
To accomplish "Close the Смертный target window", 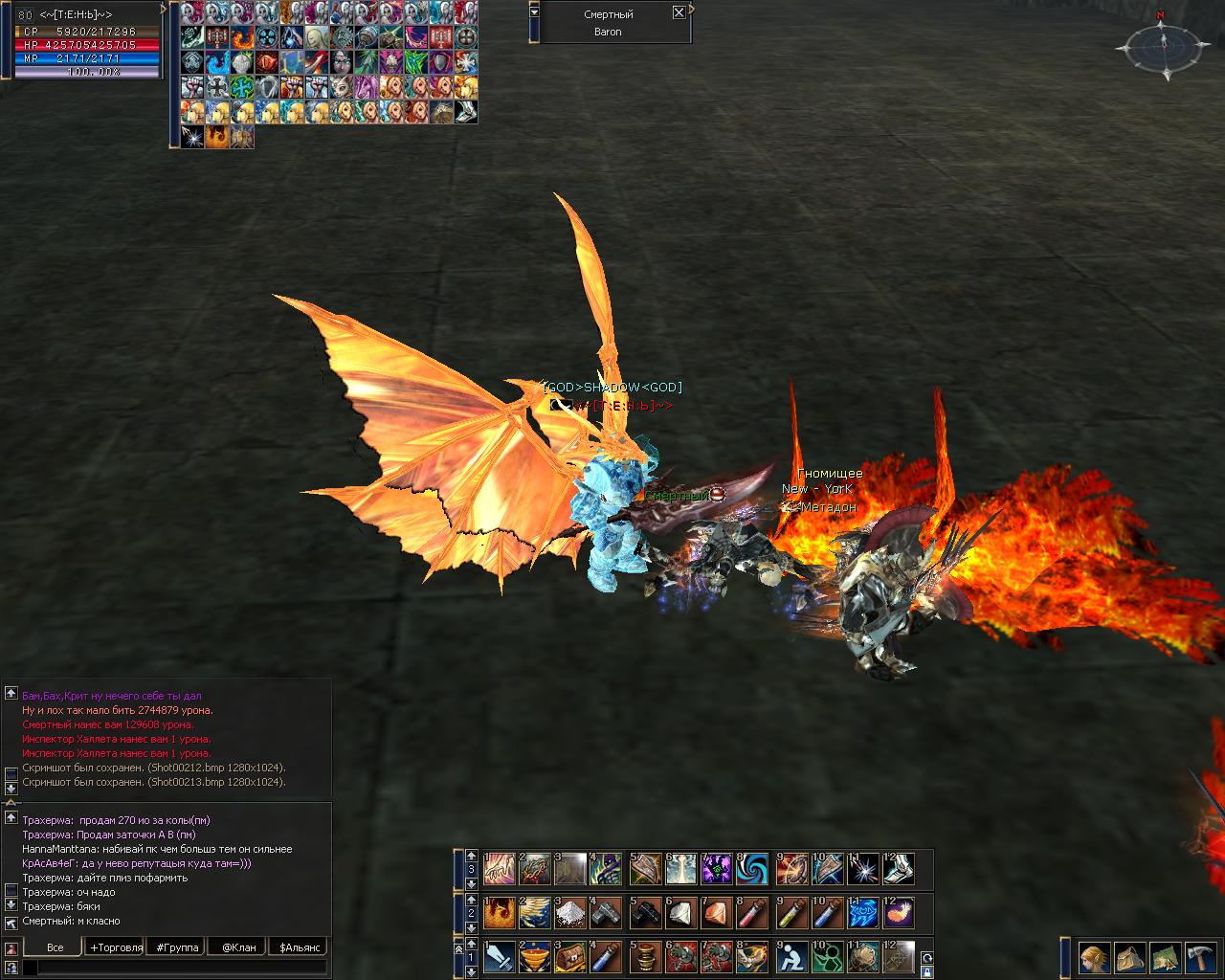I will tap(679, 12).
